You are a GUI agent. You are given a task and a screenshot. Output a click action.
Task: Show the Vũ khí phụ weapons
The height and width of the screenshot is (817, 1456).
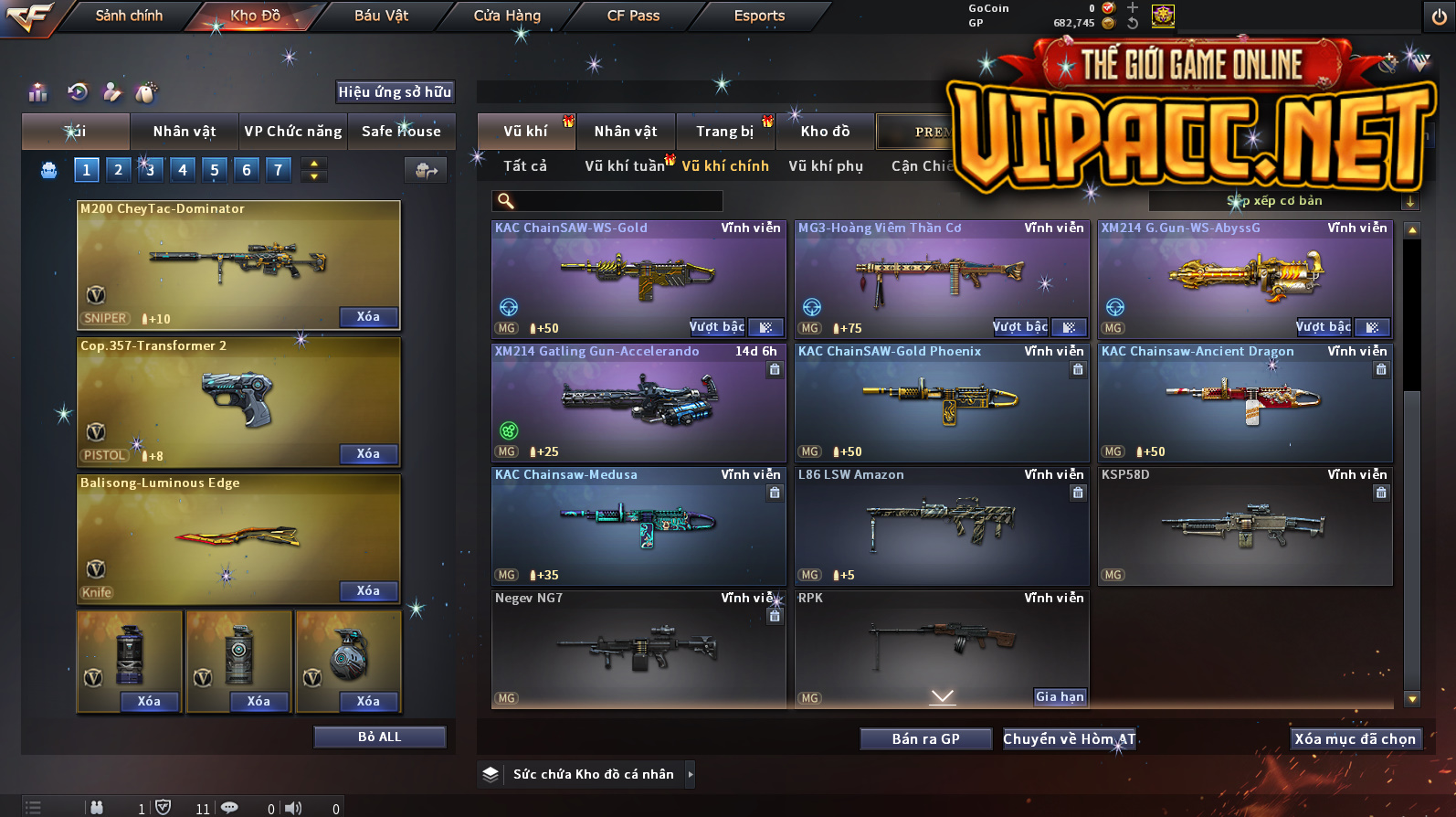coord(826,165)
